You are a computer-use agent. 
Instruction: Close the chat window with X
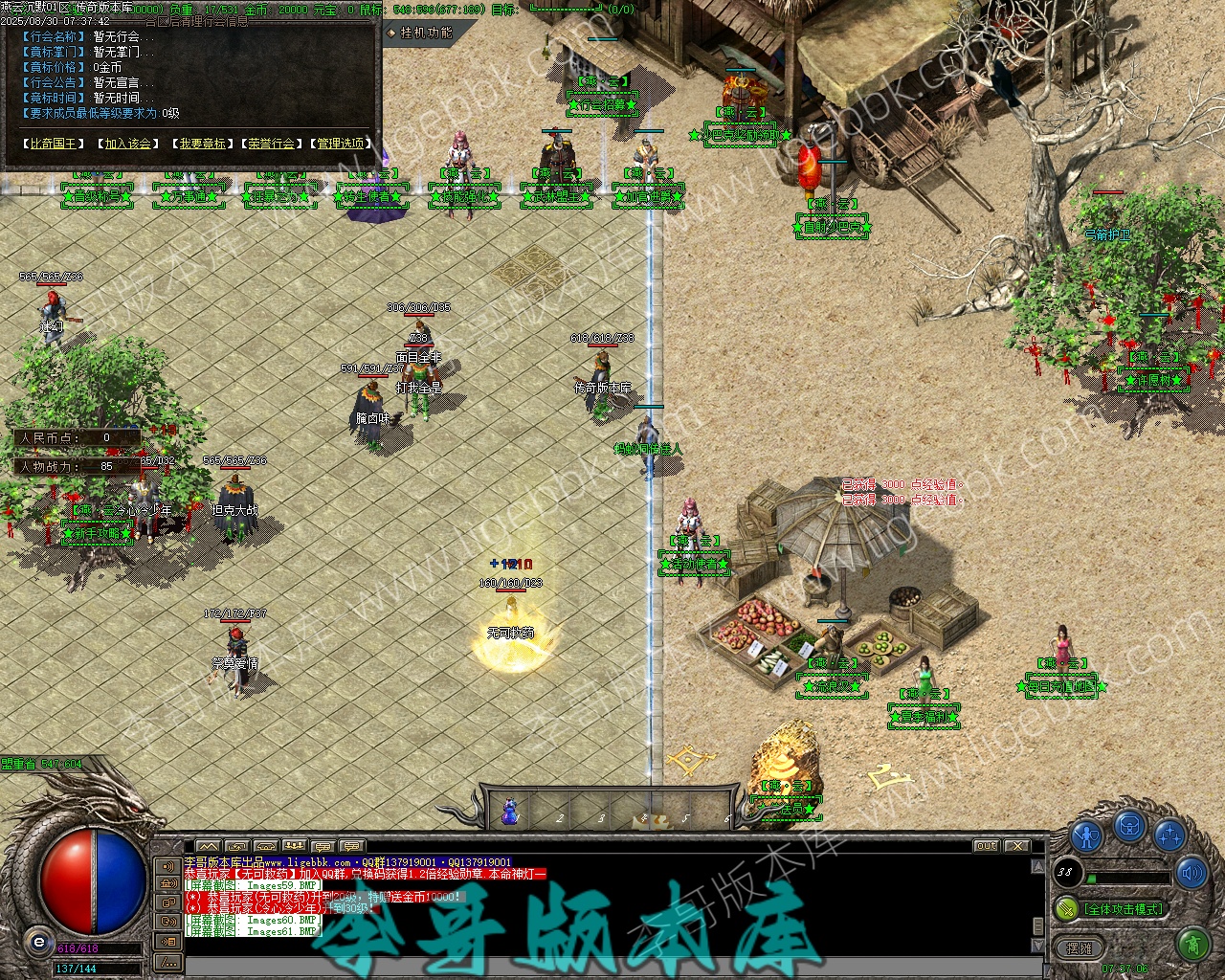[x=1017, y=846]
